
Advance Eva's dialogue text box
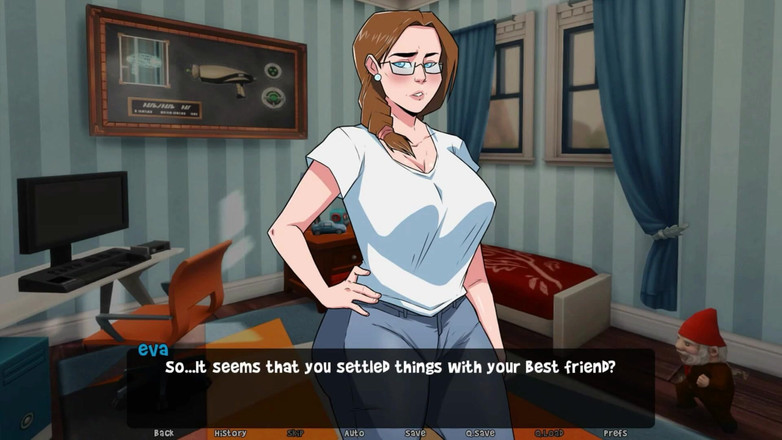click(390, 385)
